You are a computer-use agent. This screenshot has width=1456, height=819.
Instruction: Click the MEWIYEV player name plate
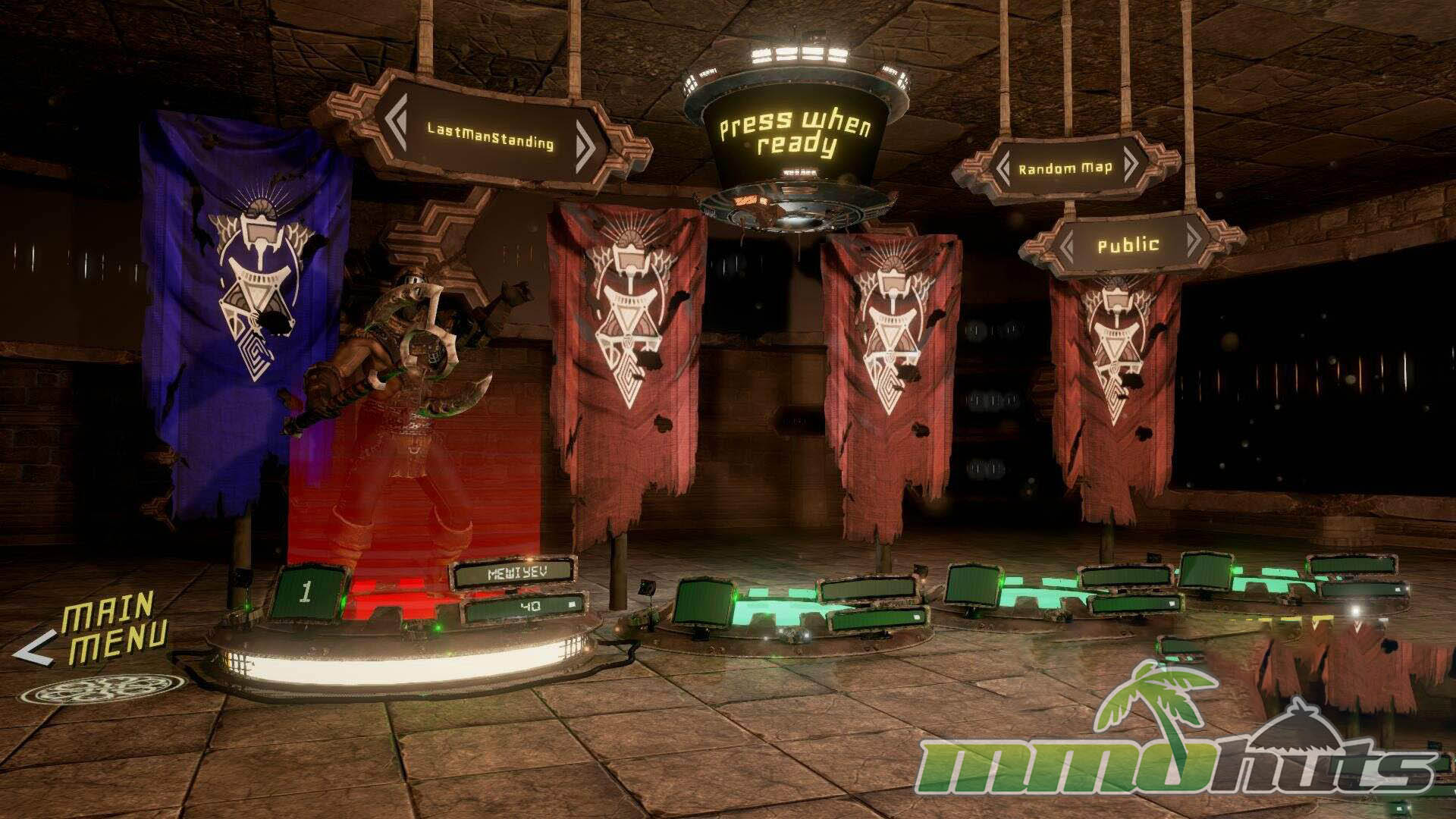[x=513, y=573]
